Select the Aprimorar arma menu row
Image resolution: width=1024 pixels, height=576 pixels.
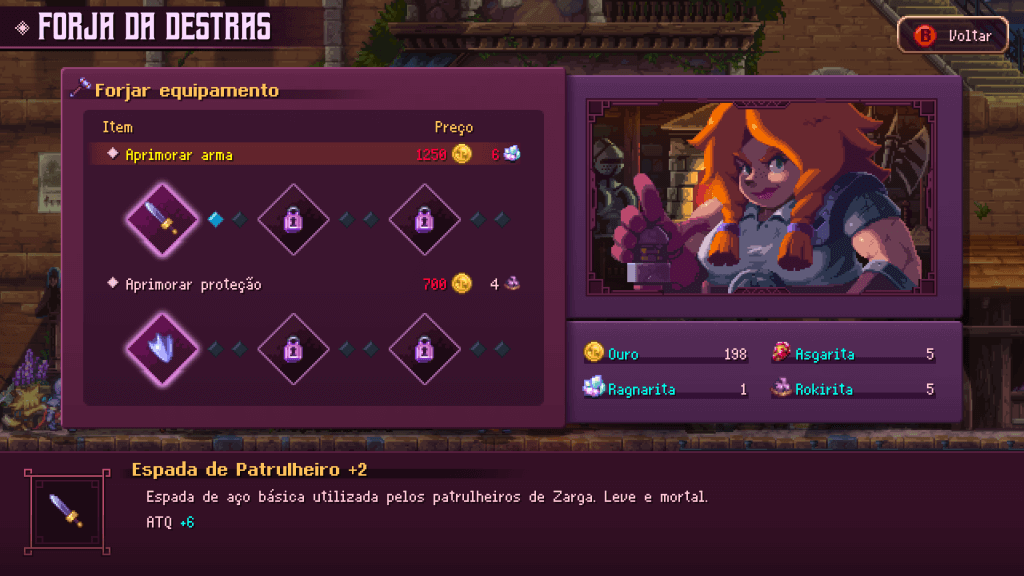coord(312,154)
